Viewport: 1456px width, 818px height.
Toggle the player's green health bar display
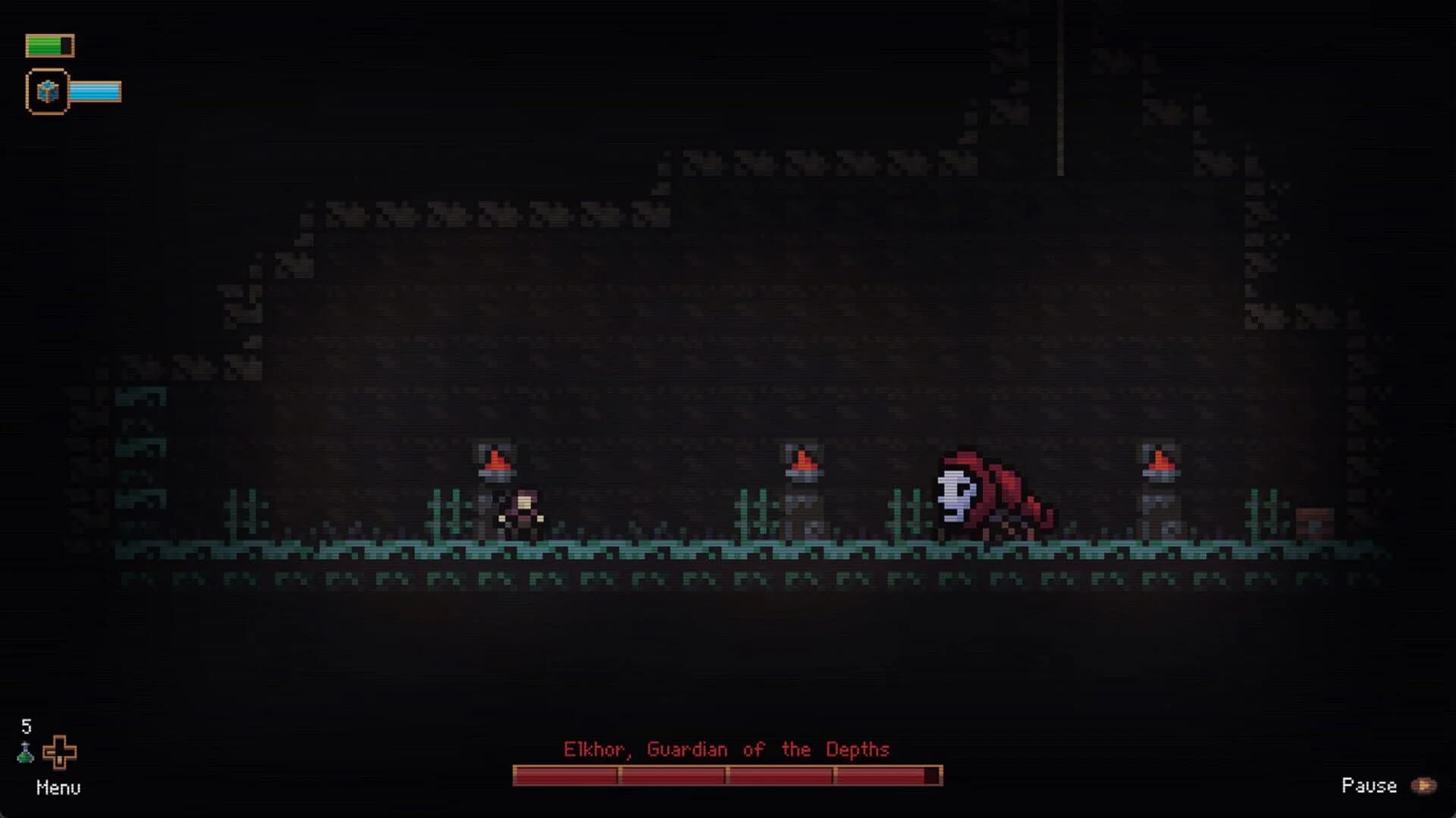[49, 45]
